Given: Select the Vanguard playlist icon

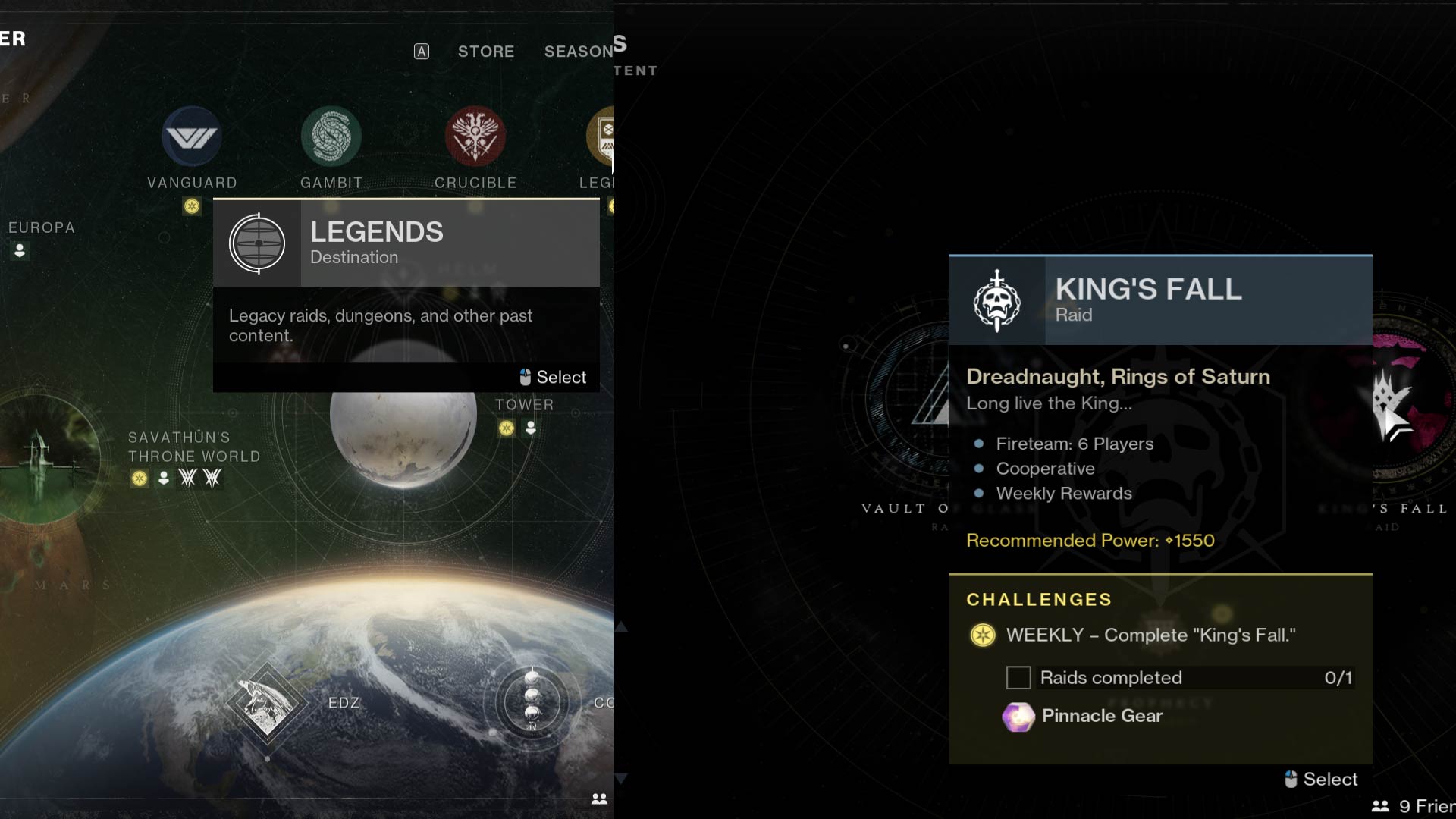Looking at the screenshot, I should [192, 138].
